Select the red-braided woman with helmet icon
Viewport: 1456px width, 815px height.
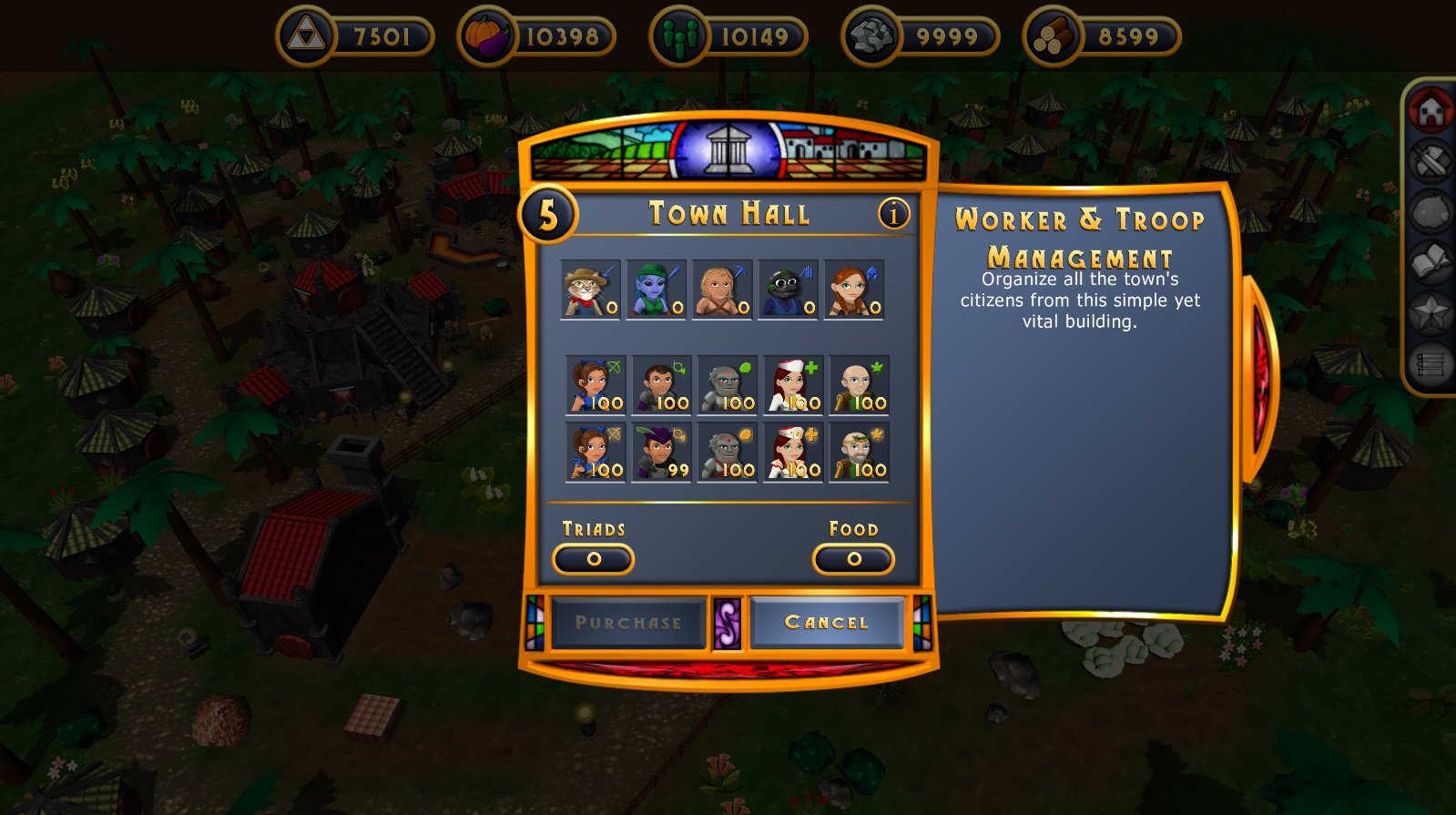(x=853, y=290)
